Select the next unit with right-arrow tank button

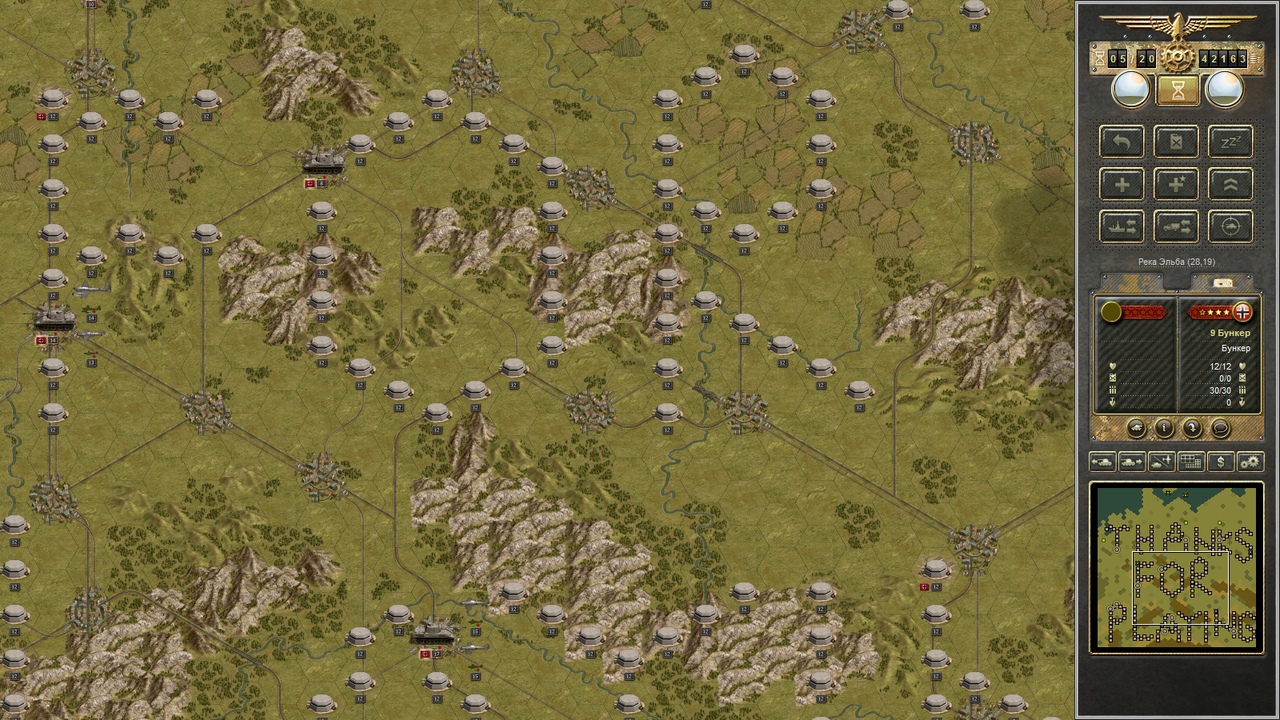pos(1132,462)
